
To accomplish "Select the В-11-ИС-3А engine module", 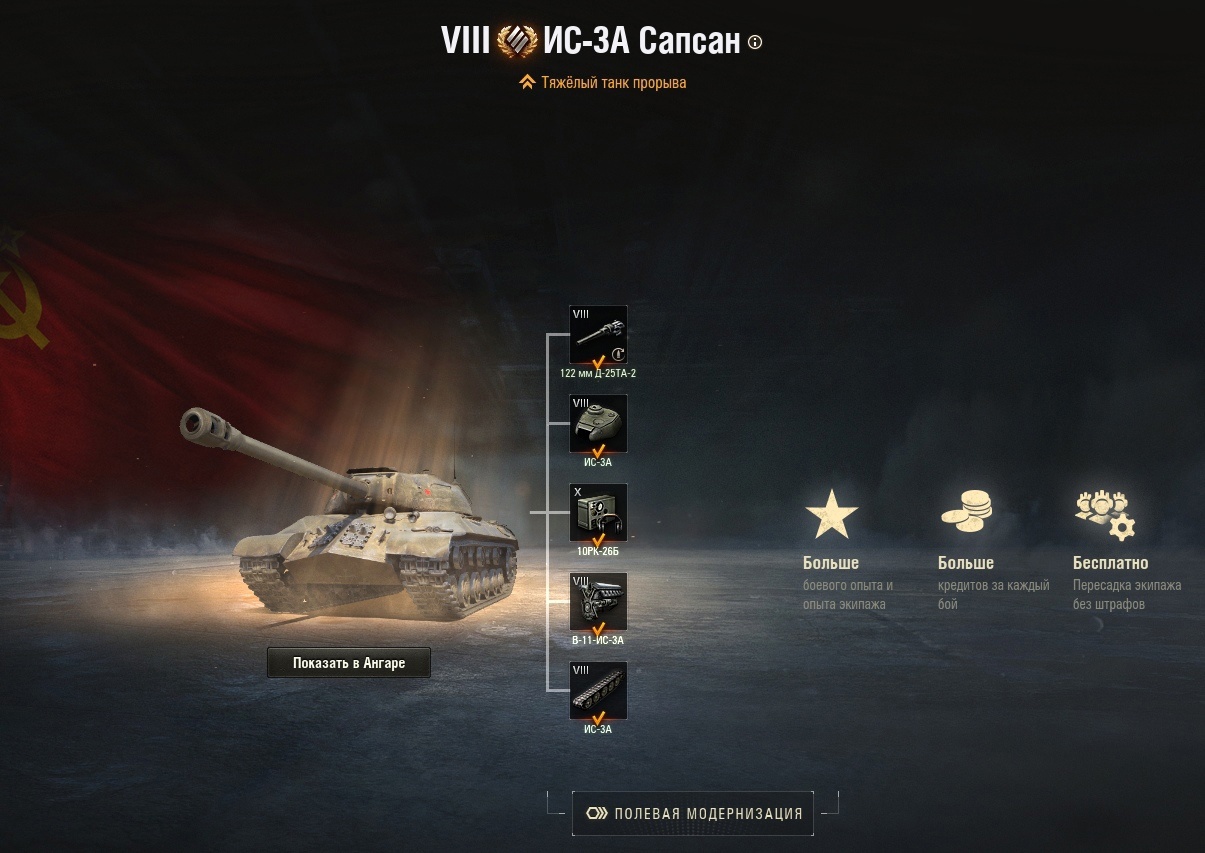I will click(x=598, y=602).
